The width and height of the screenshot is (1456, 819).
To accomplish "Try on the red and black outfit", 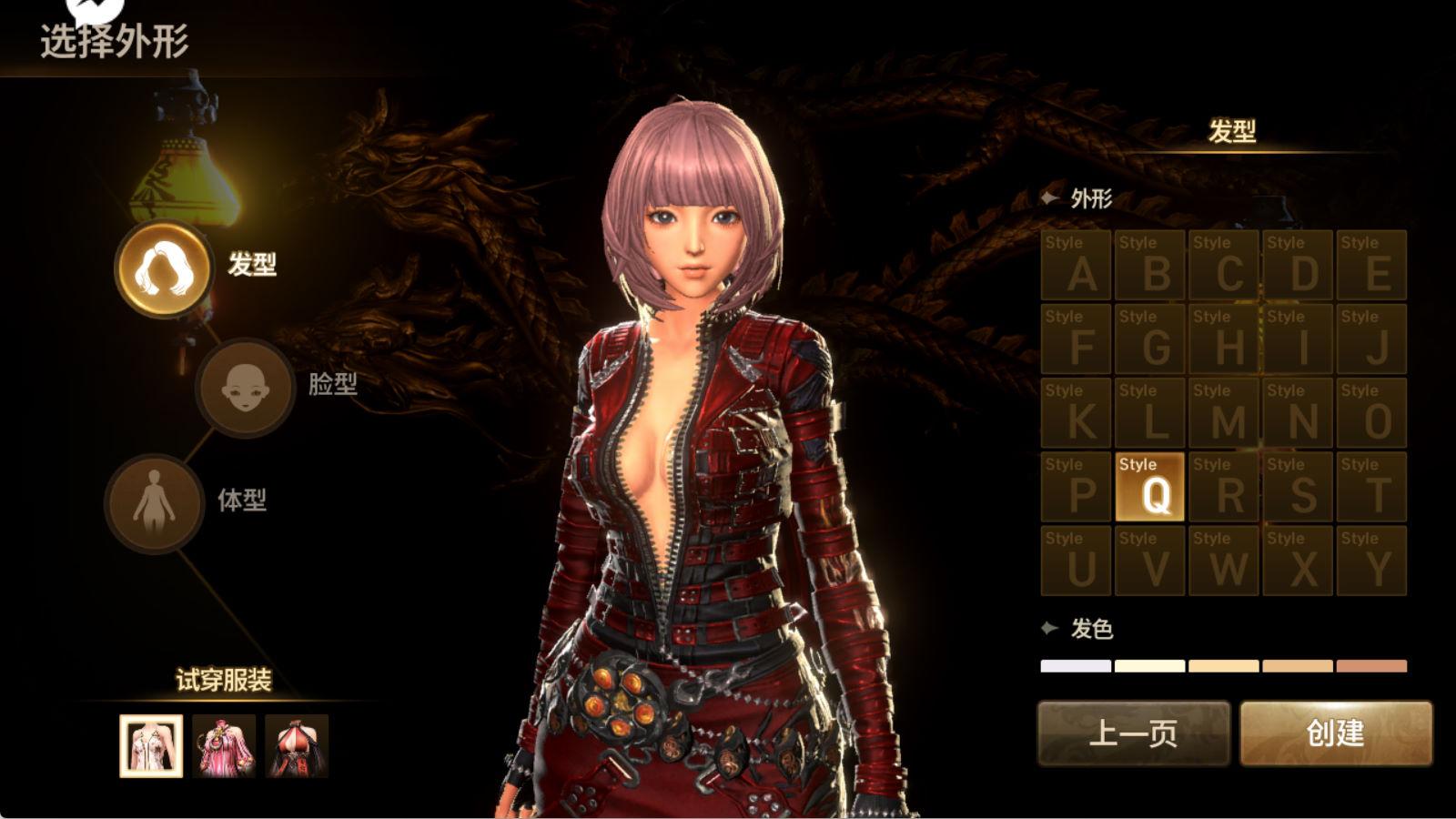I will (297, 746).
